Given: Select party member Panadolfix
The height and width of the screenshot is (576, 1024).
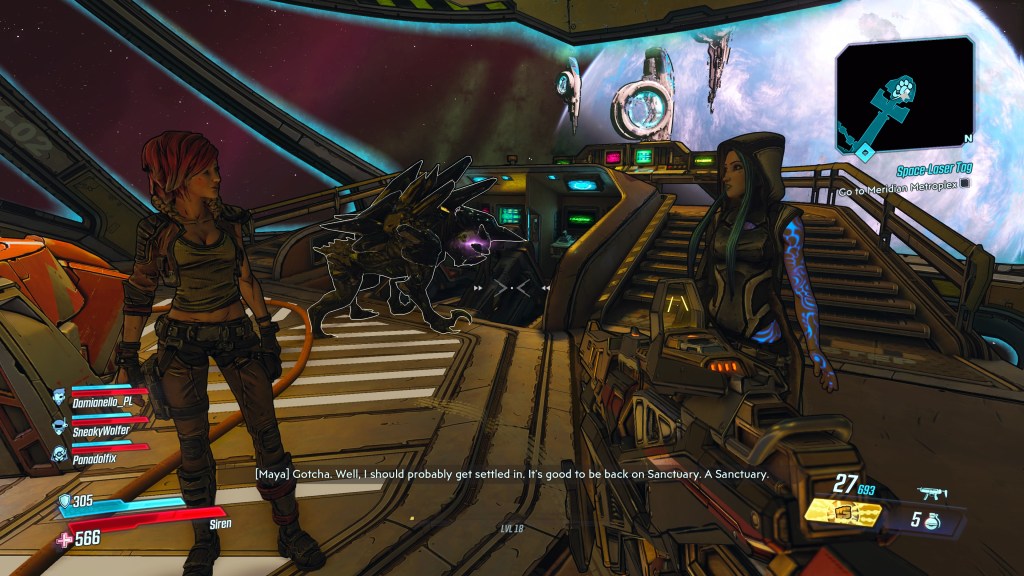Looking at the screenshot, I should click(x=97, y=457).
